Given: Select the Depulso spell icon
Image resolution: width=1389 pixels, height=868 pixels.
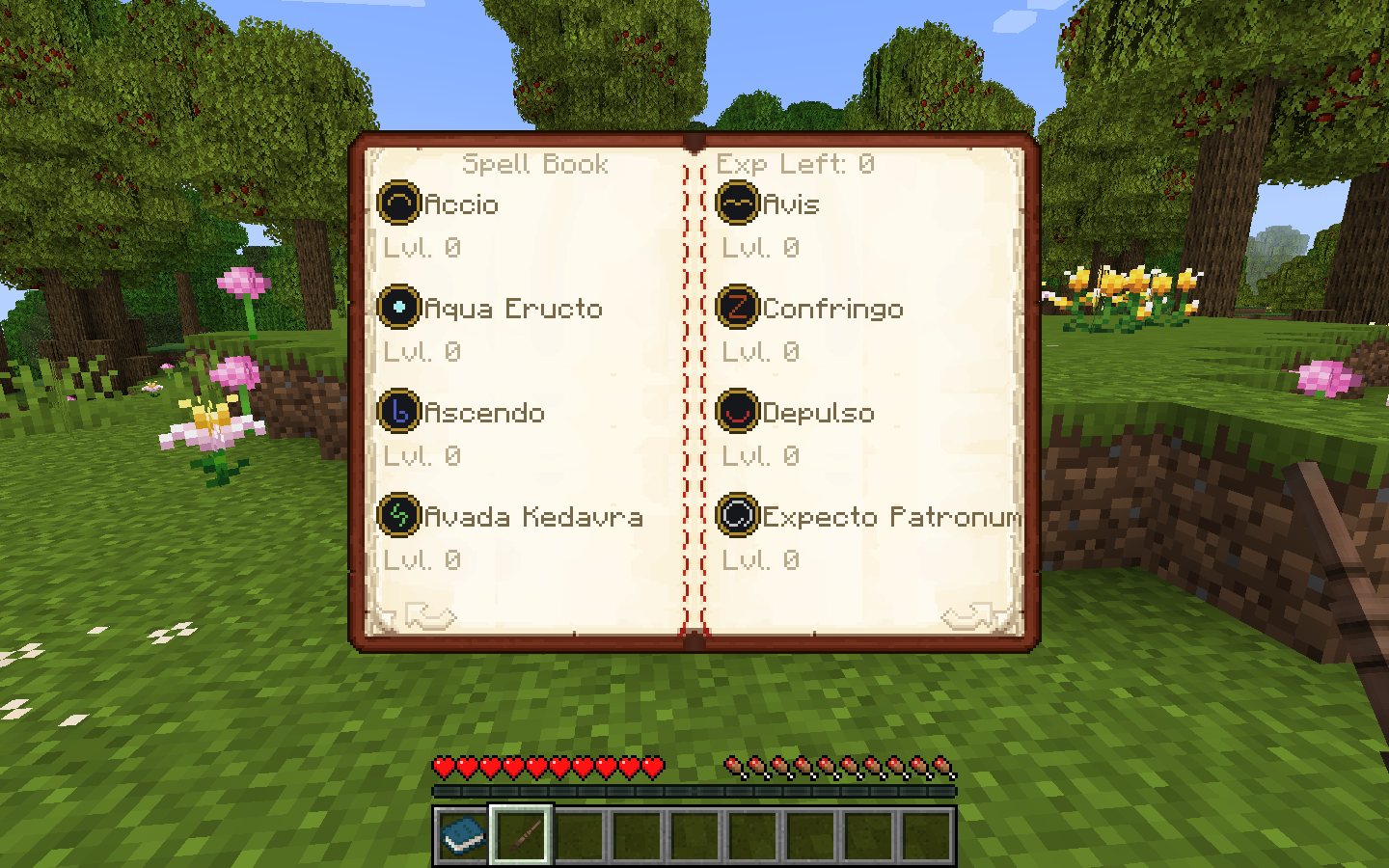Looking at the screenshot, I should coord(738,413).
